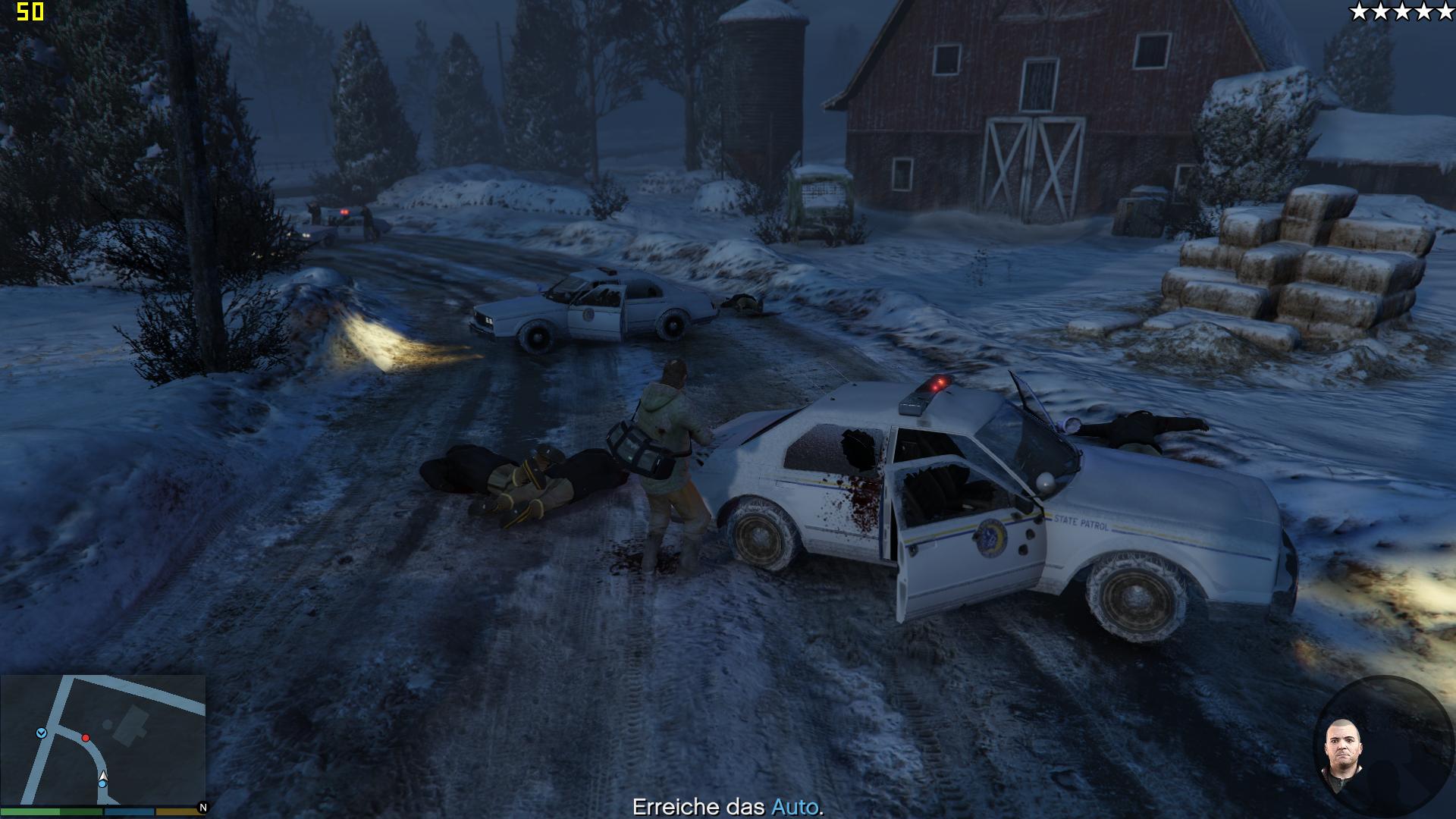Select the blue chevron marker on minimap
This screenshot has width=1456, height=819.
[41, 733]
